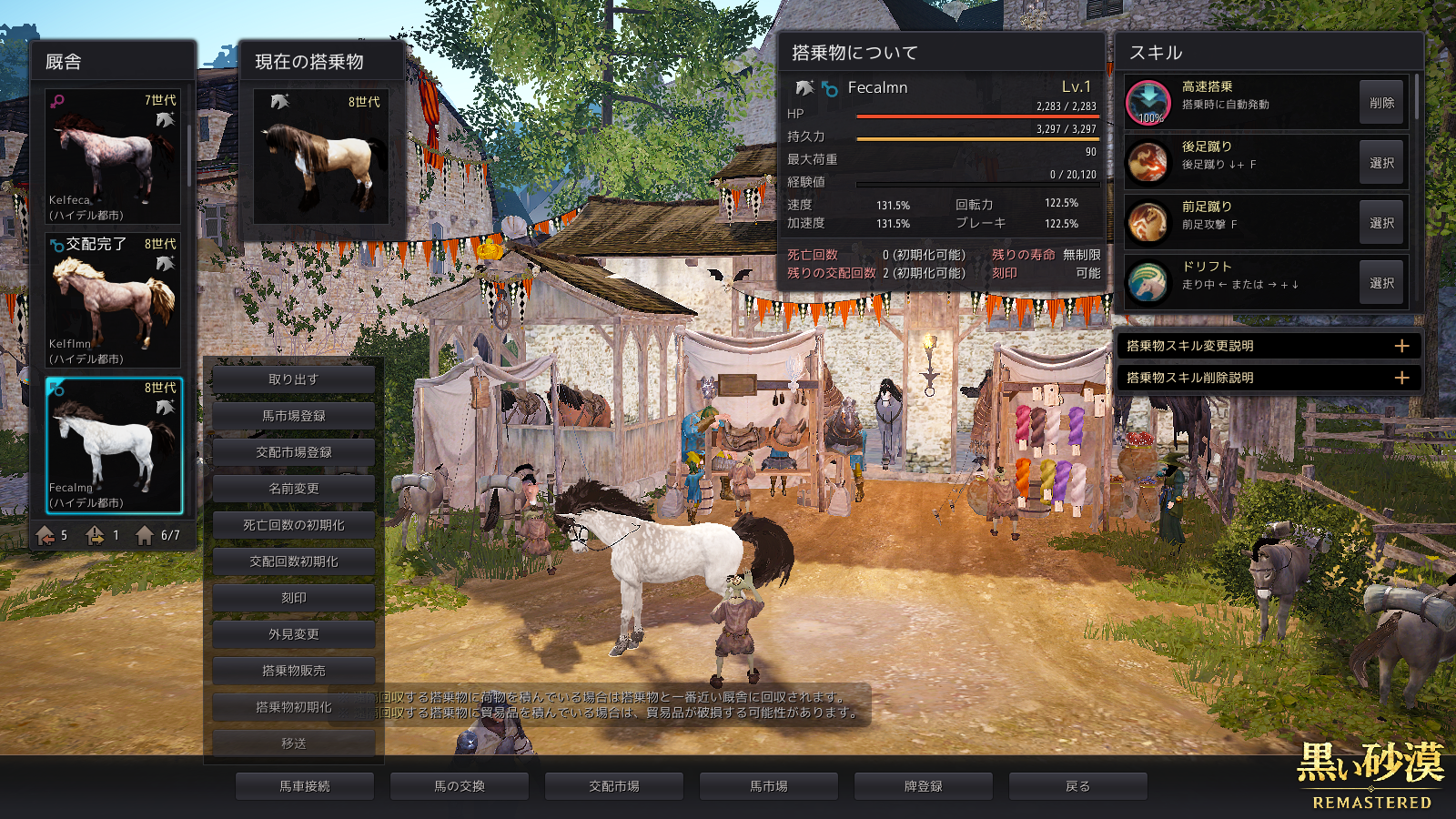This screenshot has height=819, width=1456.
Task: Choose the white Fecalmn horse entry
Action: 113,445
